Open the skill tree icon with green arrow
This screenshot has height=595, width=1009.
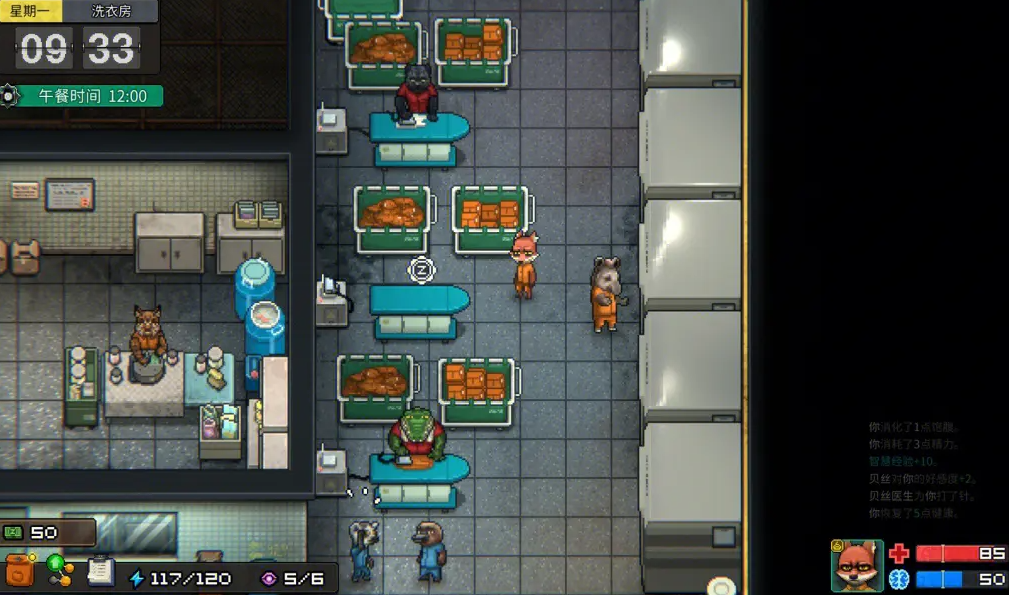coord(60,571)
